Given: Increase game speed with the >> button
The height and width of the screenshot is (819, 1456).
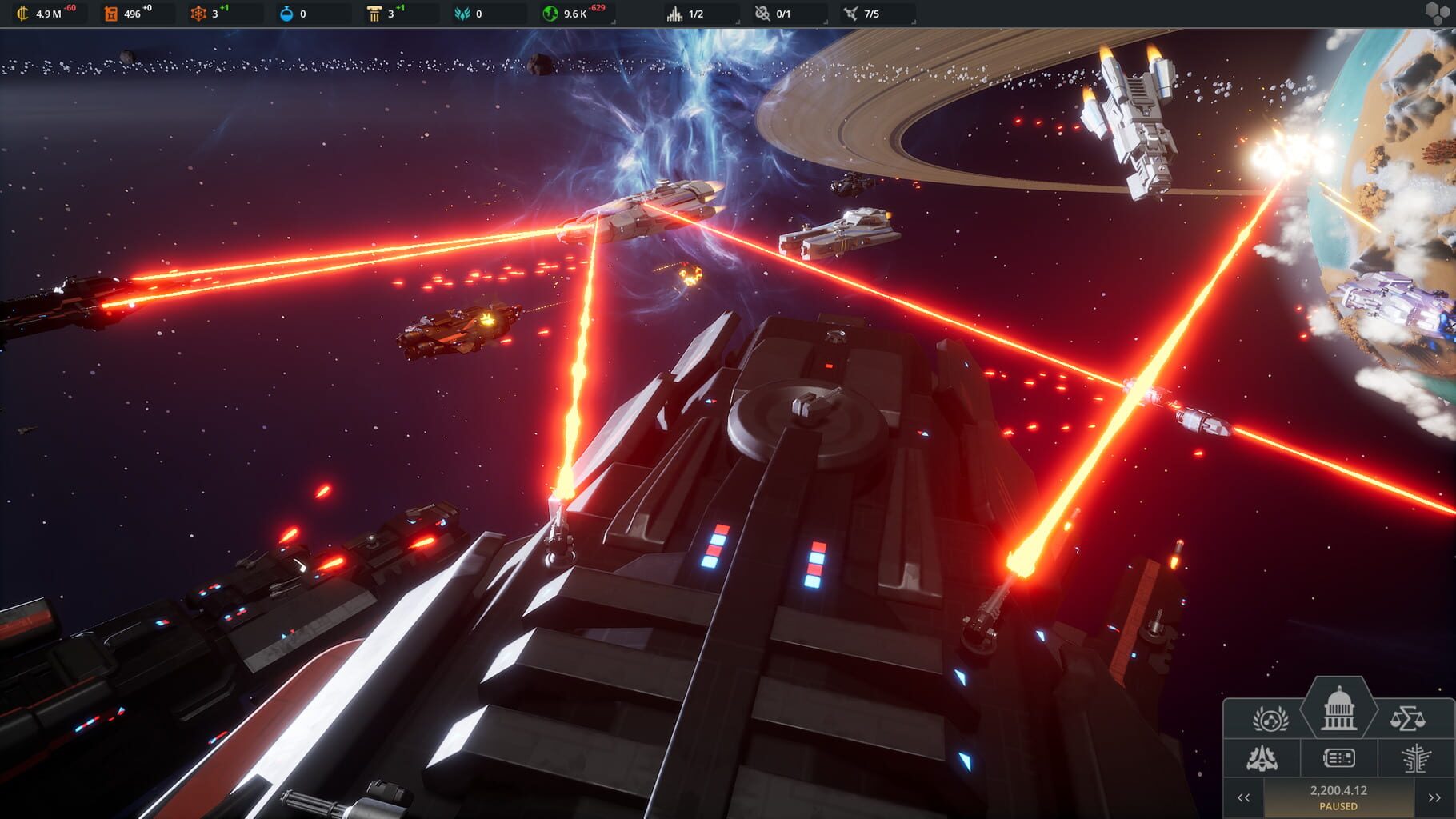Looking at the screenshot, I should (1434, 797).
